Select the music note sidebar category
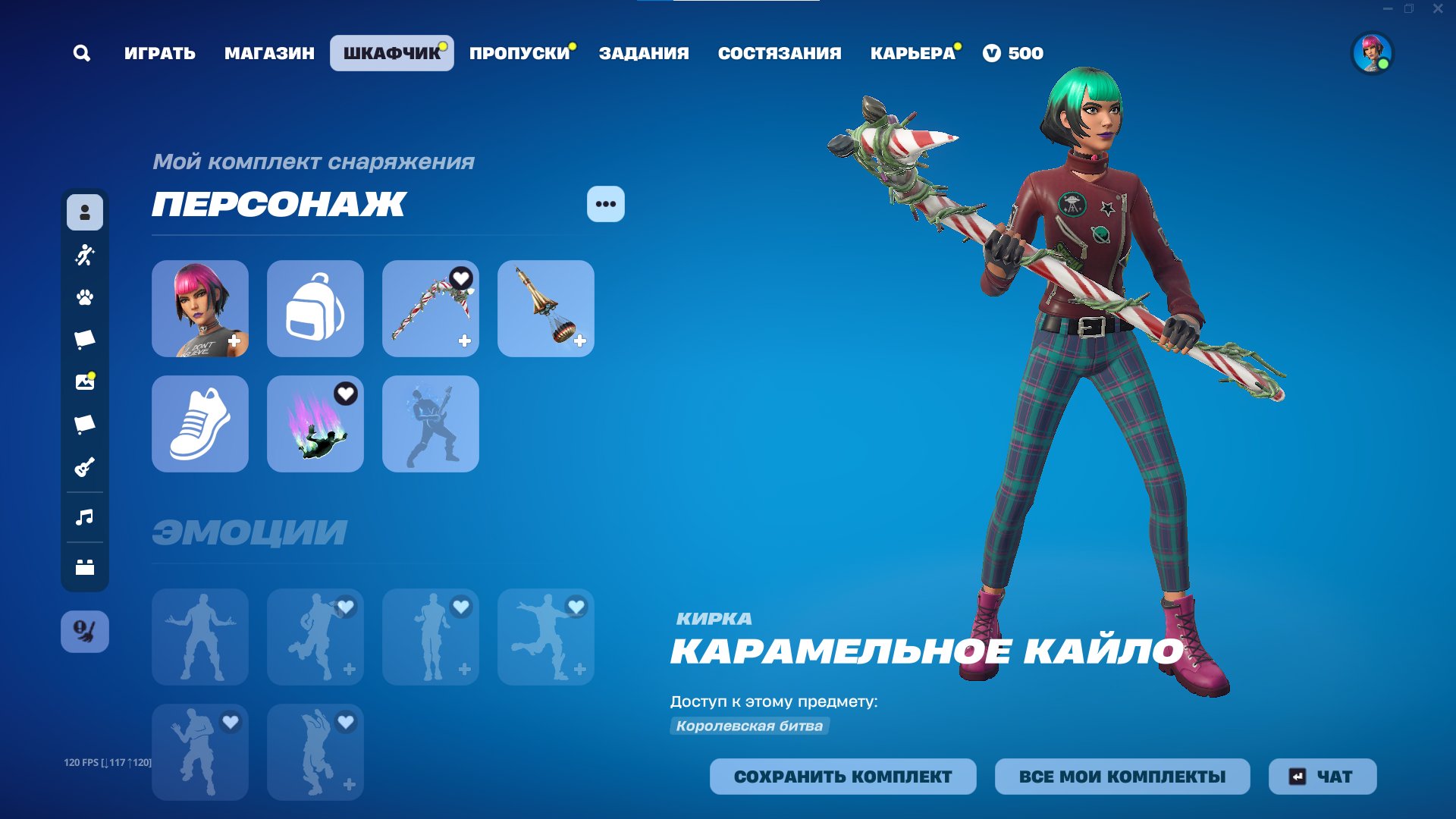 (x=85, y=517)
